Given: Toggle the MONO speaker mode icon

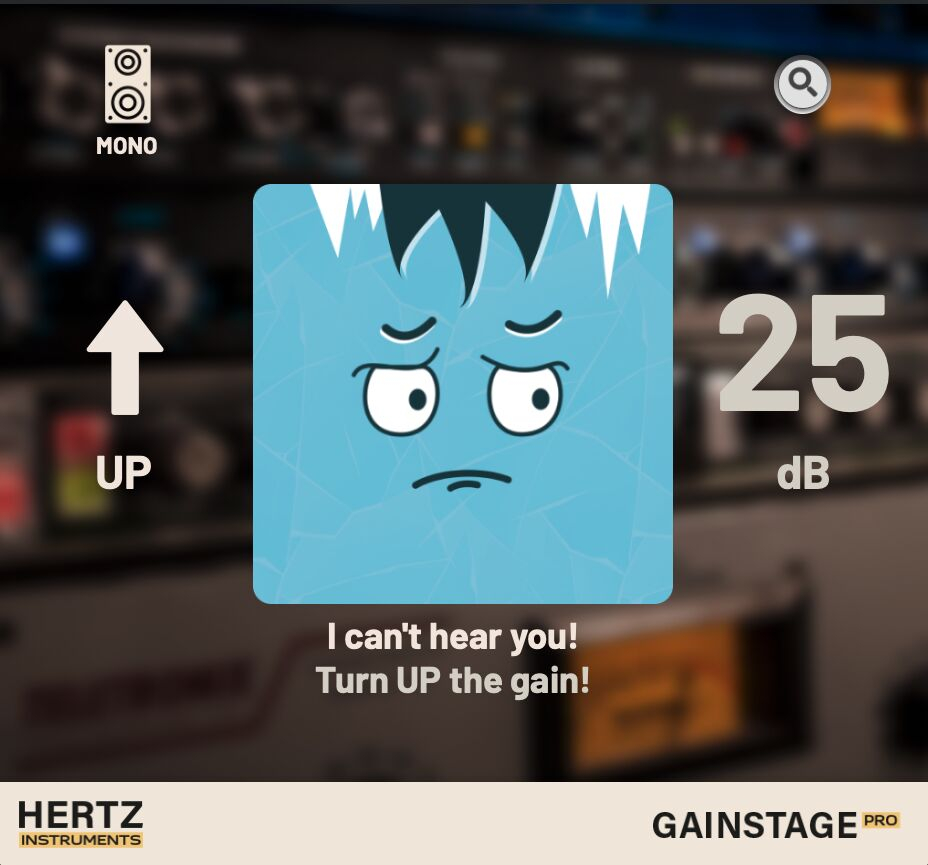Looking at the screenshot, I should pyautogui.click(x=127, y=86).
